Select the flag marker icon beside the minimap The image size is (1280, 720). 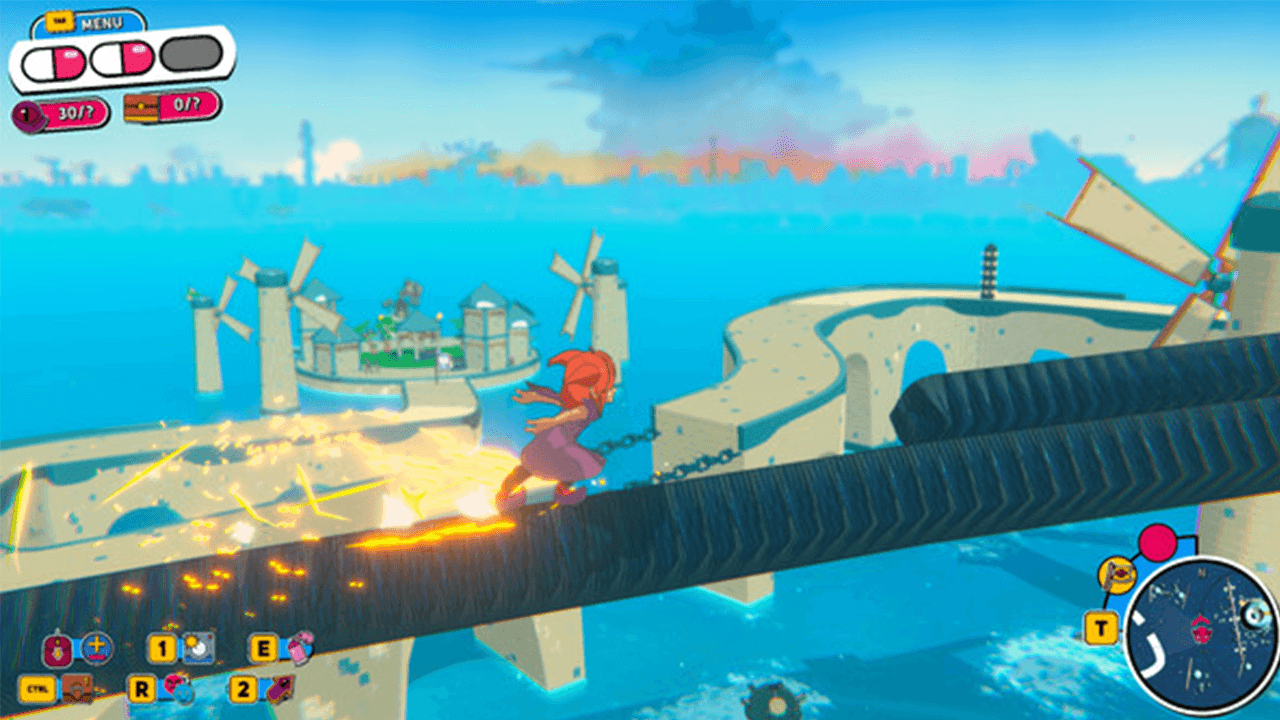pos(1116,575)
